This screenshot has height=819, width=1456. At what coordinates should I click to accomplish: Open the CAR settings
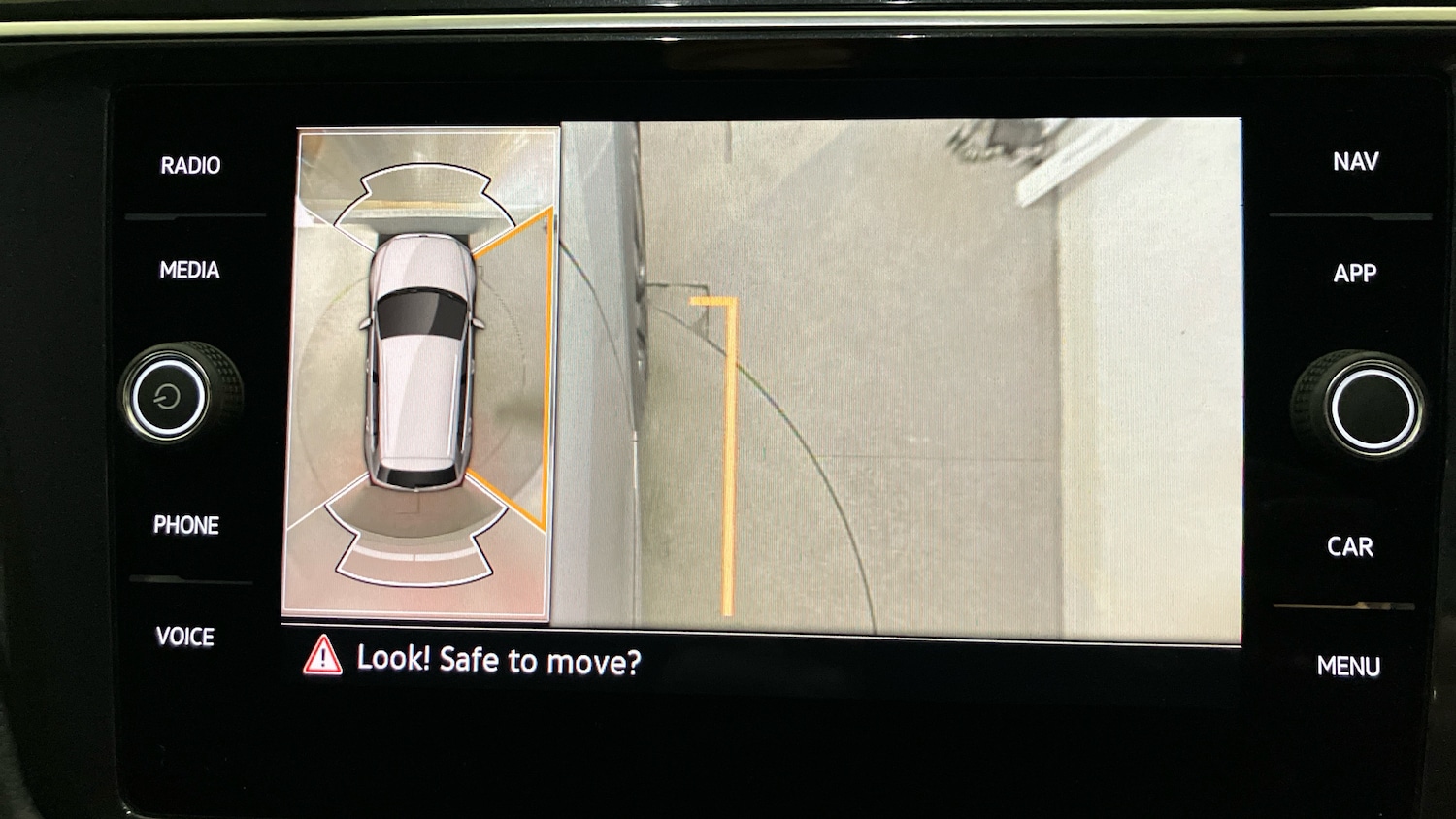point(1350,546)
